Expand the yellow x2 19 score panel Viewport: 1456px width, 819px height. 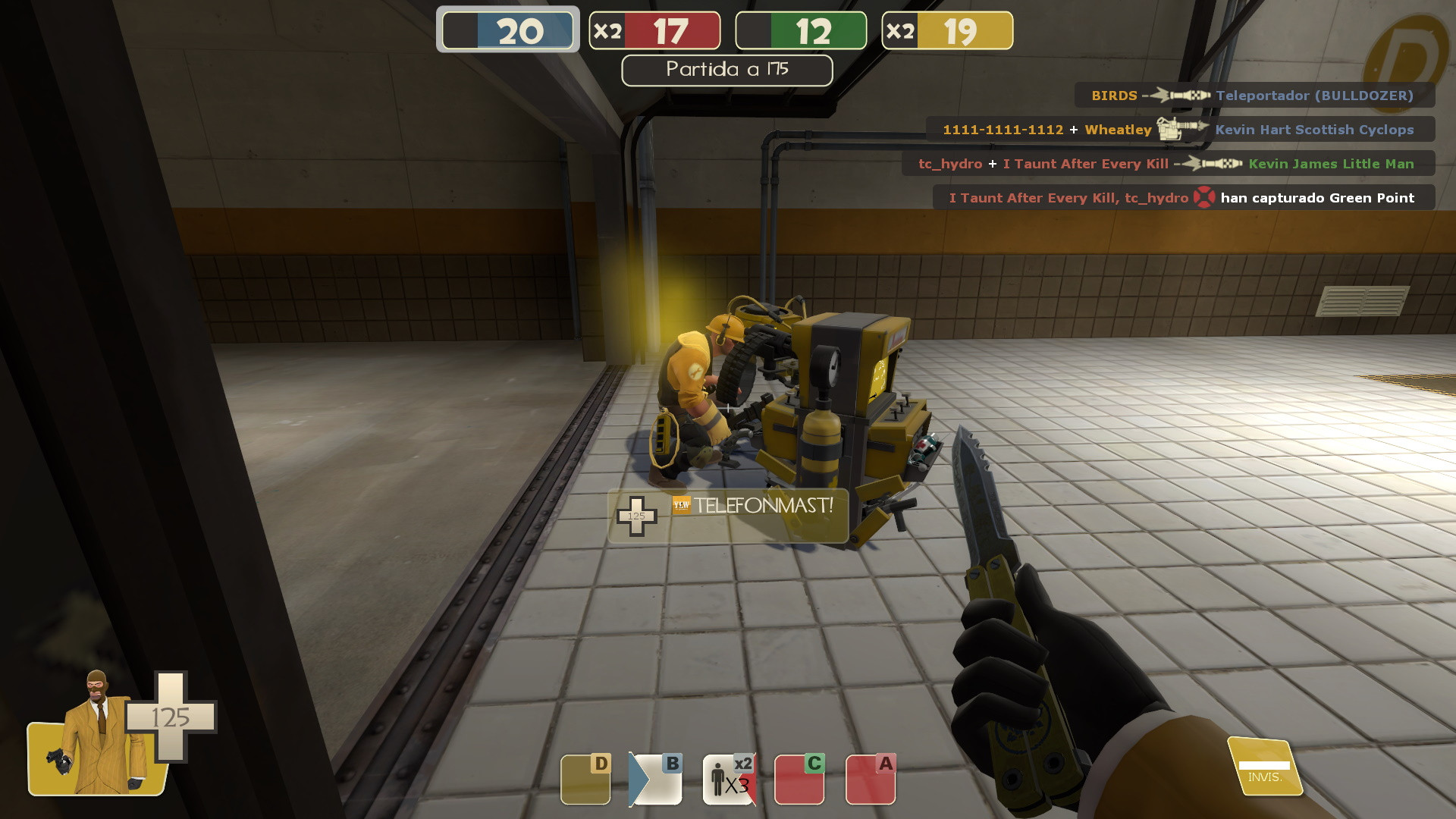(946, 30)
